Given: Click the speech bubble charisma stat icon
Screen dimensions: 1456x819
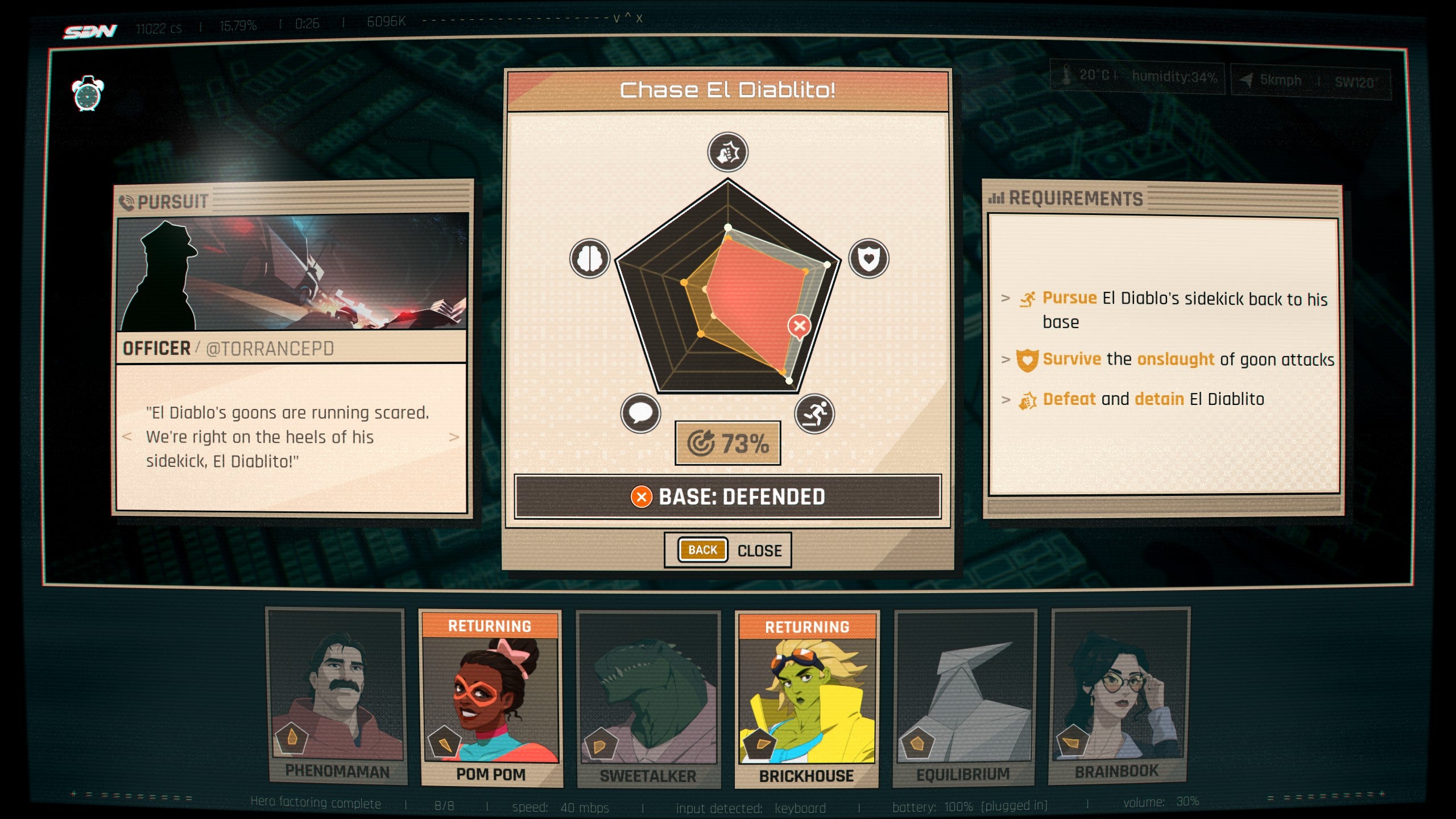Looking at the screenshot, I should pyautogui.click(x=640, y=413).
